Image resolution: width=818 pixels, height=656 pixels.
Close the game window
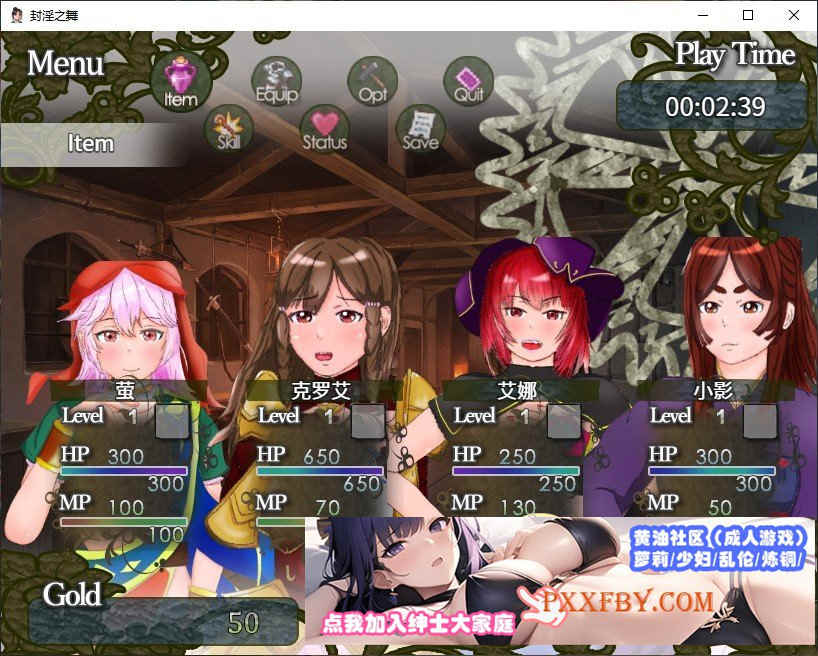click(794, 15)
